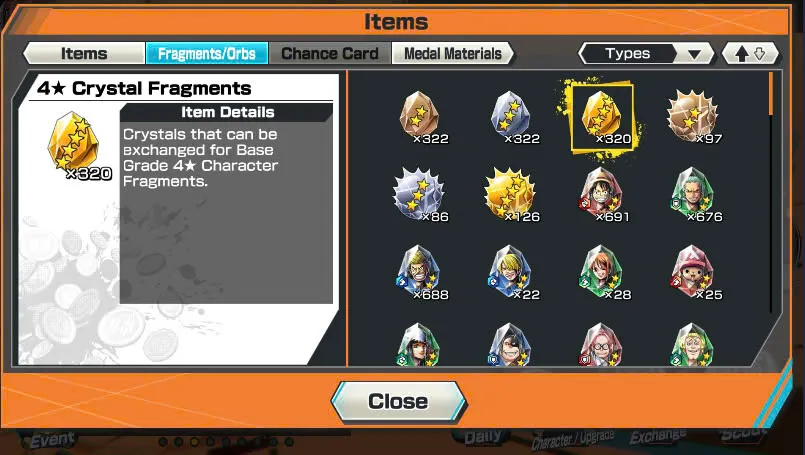Choose the silver 3-star crystal fragment x322
The width and height of the screenshot is (805, 455).
[x=510, y=115]
